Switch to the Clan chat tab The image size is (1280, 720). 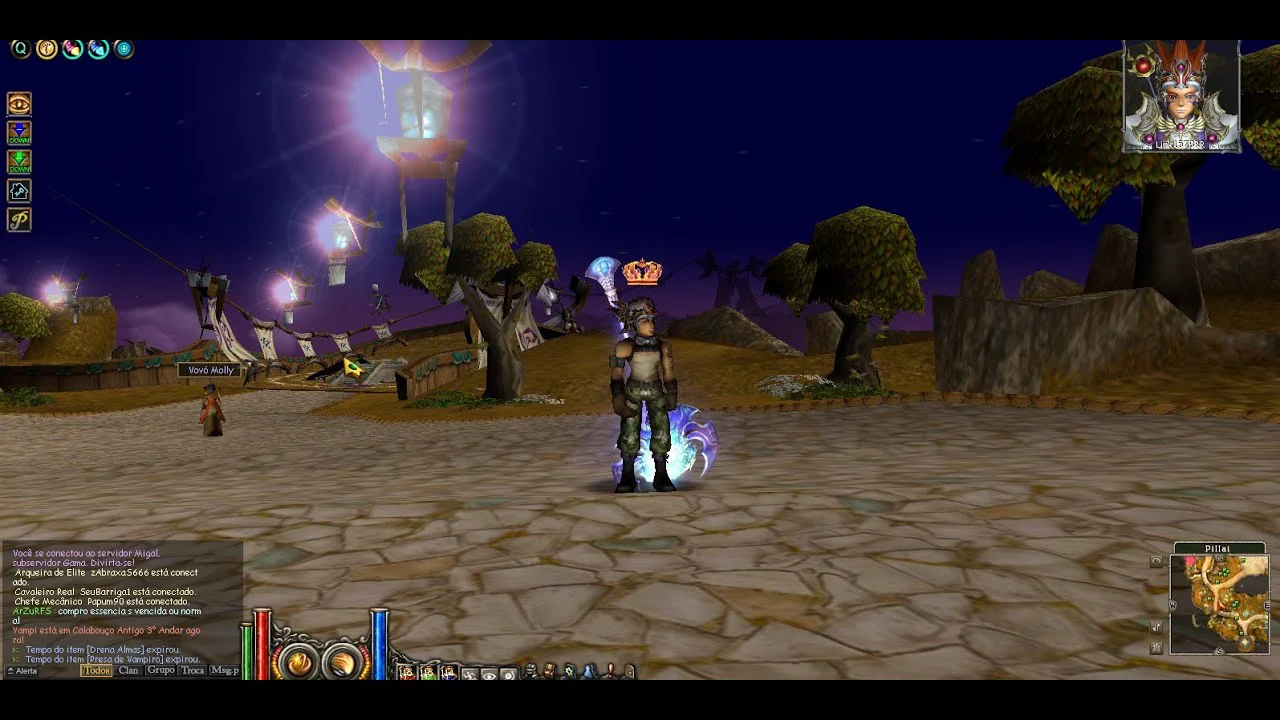point(129,671)
